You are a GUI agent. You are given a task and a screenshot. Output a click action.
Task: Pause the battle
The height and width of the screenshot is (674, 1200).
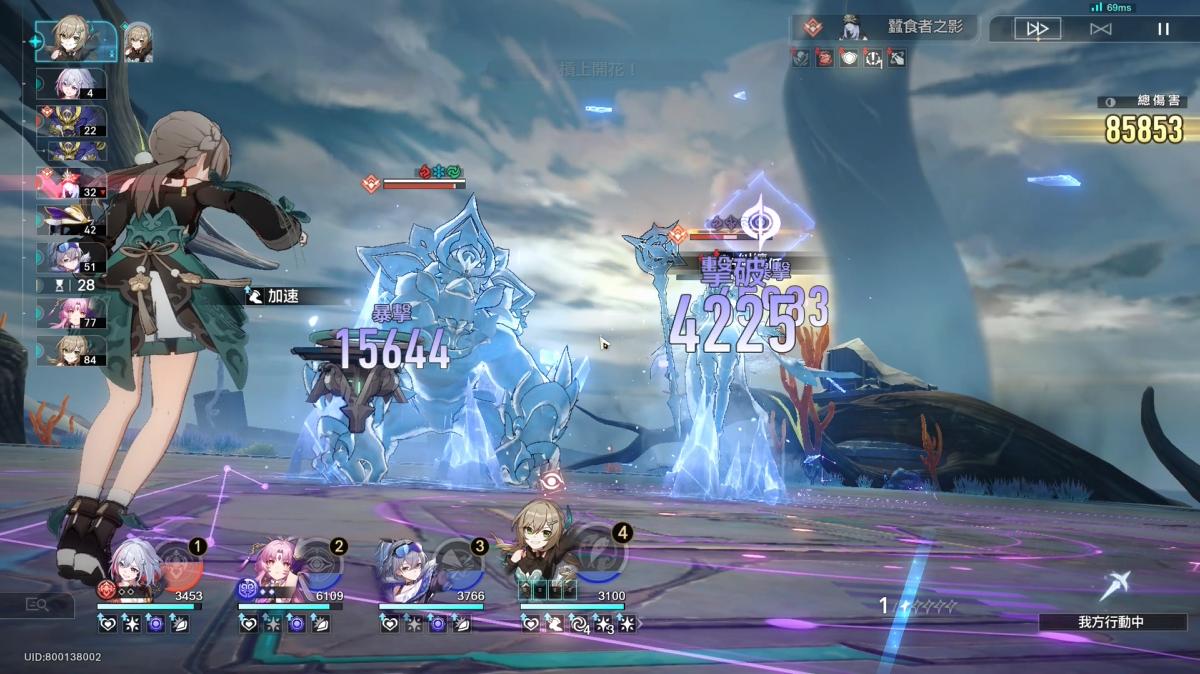1163,29
